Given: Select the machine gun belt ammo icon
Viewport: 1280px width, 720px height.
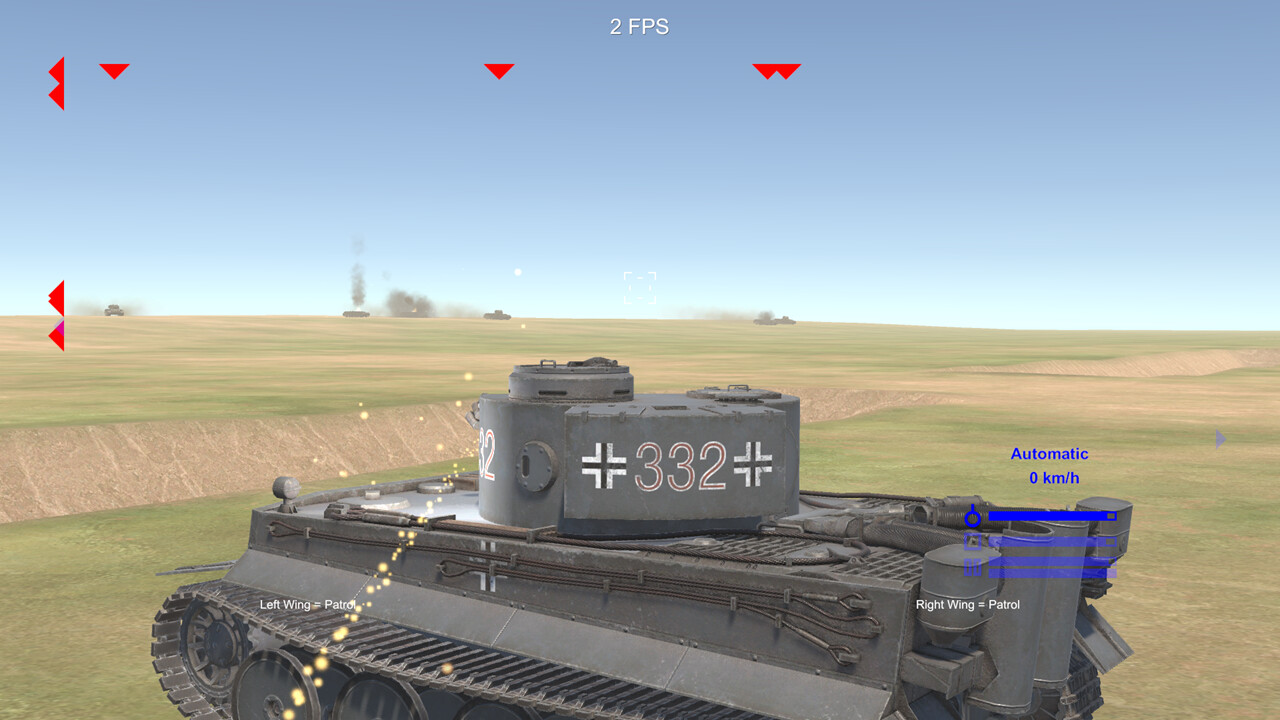Looking at the screenshot, I should click(972, 565).
